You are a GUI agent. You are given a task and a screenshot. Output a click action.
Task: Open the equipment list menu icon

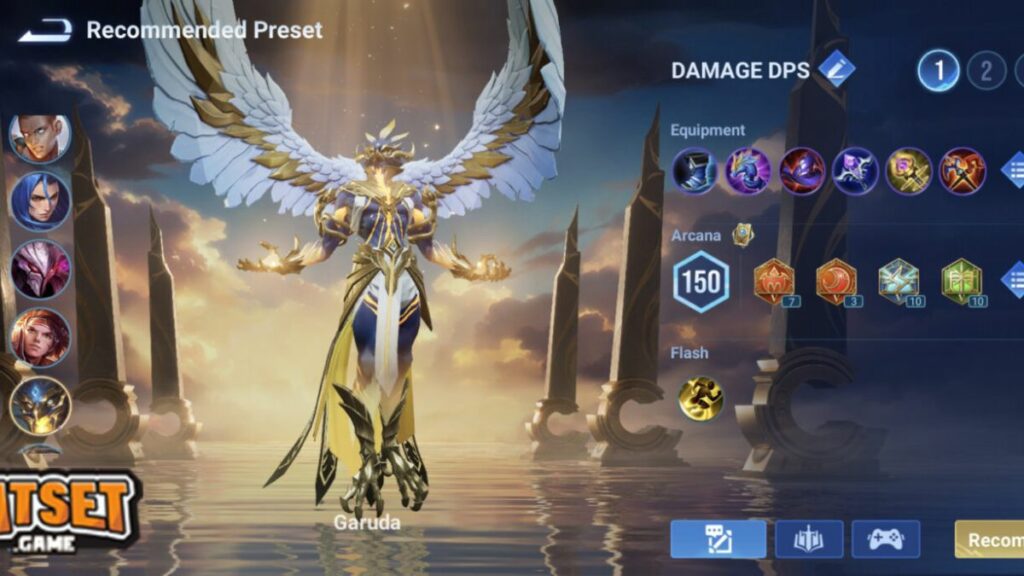(x=1013, y=170)
